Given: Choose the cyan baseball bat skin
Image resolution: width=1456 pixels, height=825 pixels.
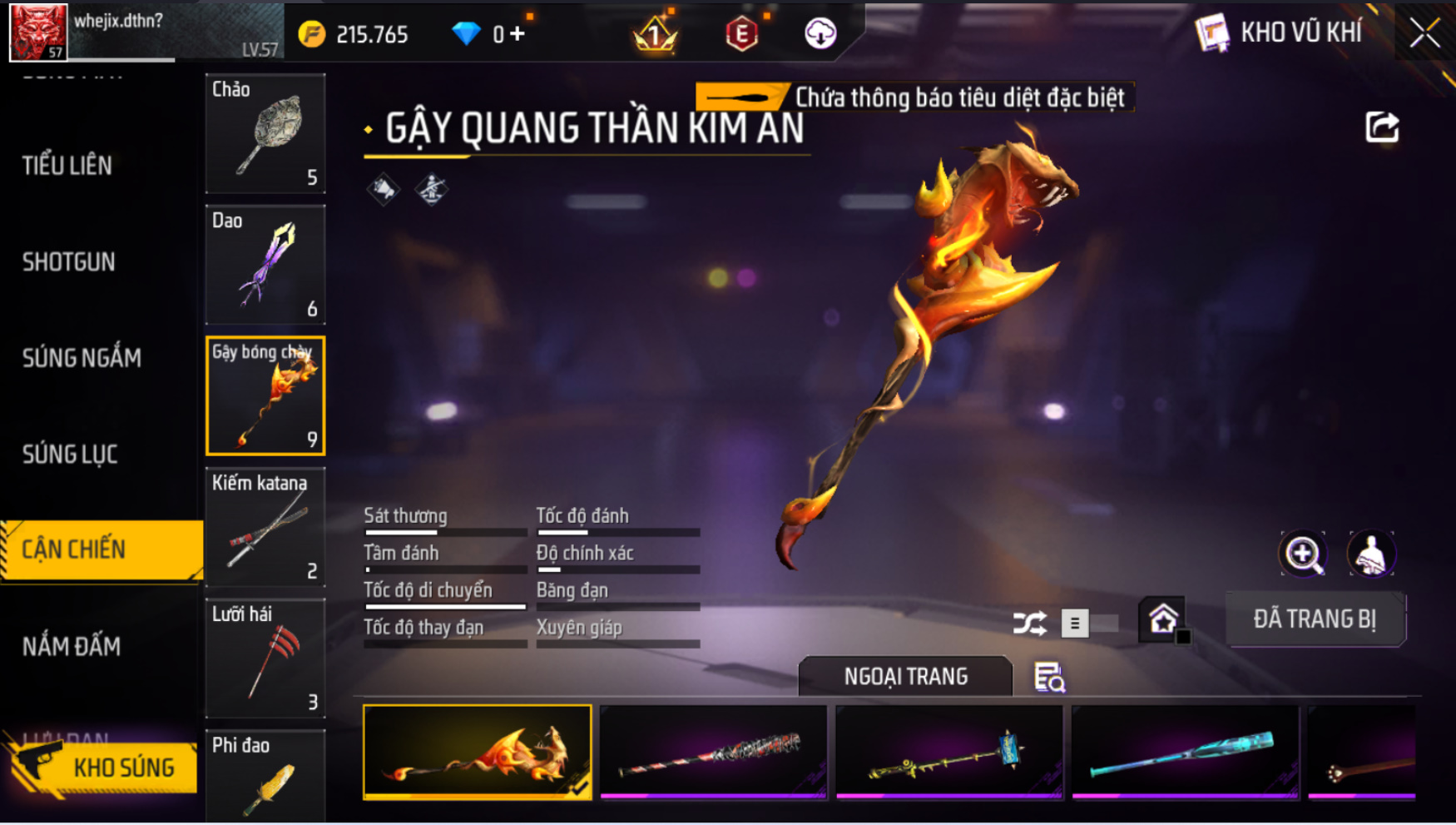Looking at the screenshot, I should (1185, 753).
